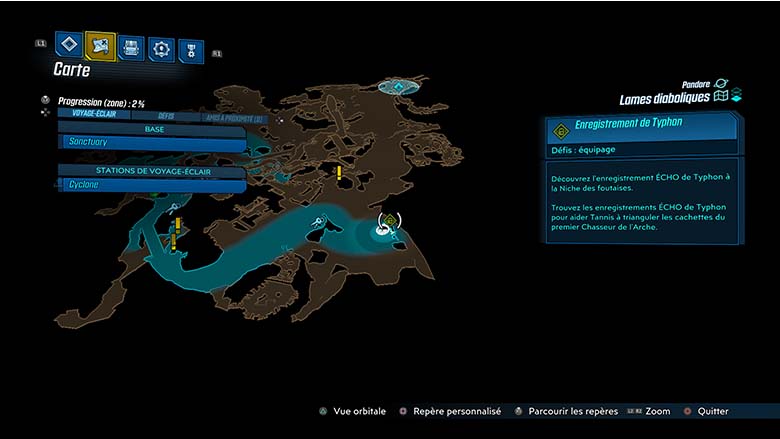Open the diamond-icon missions tab
Screen dimensions: 780x439
[x=68, y=45]
